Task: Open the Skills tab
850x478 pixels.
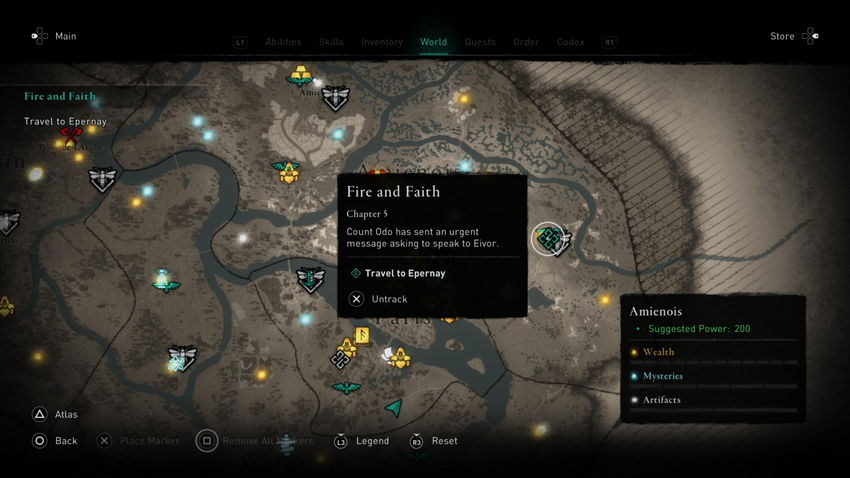Action: pos(331,42)
